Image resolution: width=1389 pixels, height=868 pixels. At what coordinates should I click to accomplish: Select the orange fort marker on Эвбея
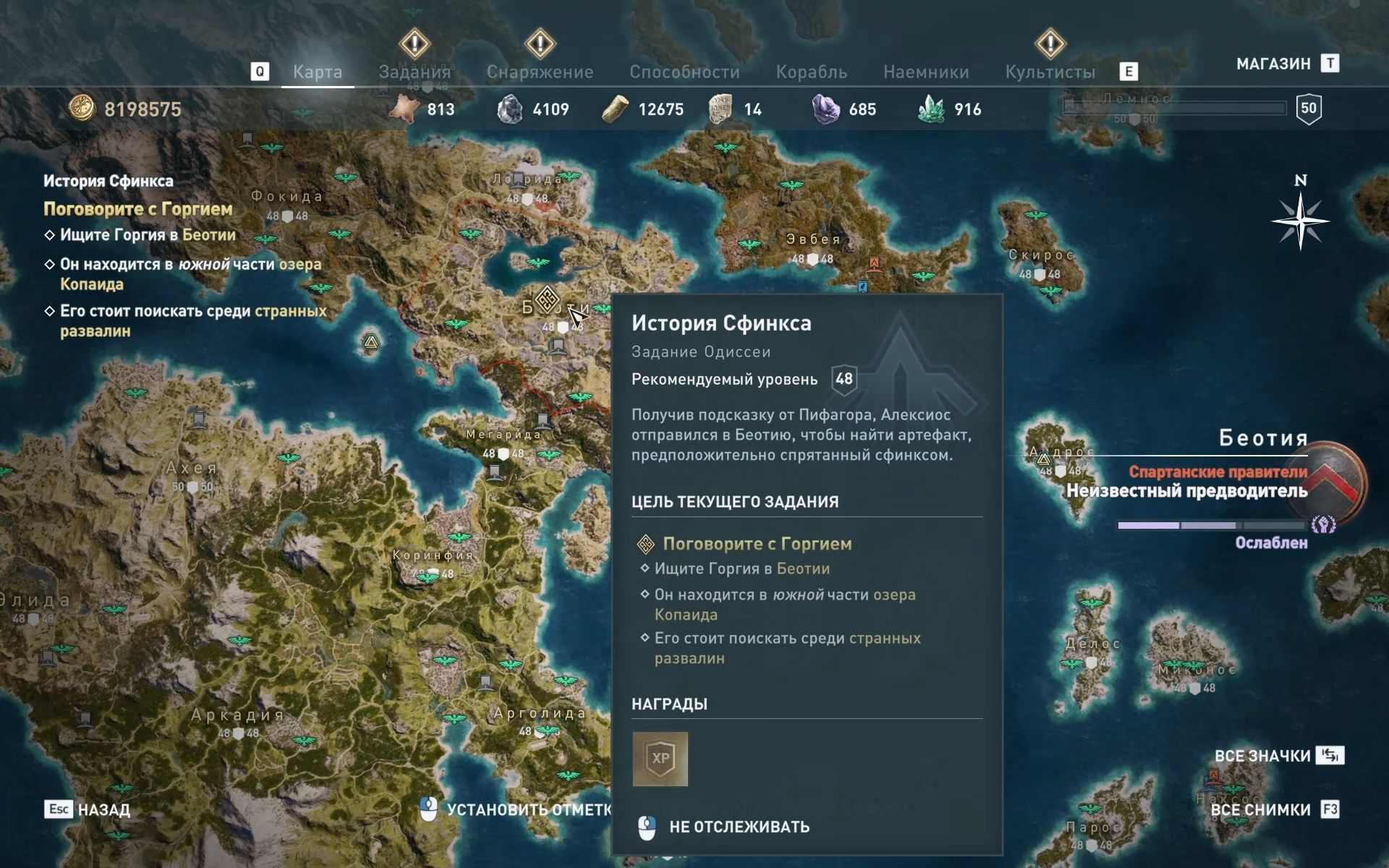pyautogui.click(x=874, y=263)
